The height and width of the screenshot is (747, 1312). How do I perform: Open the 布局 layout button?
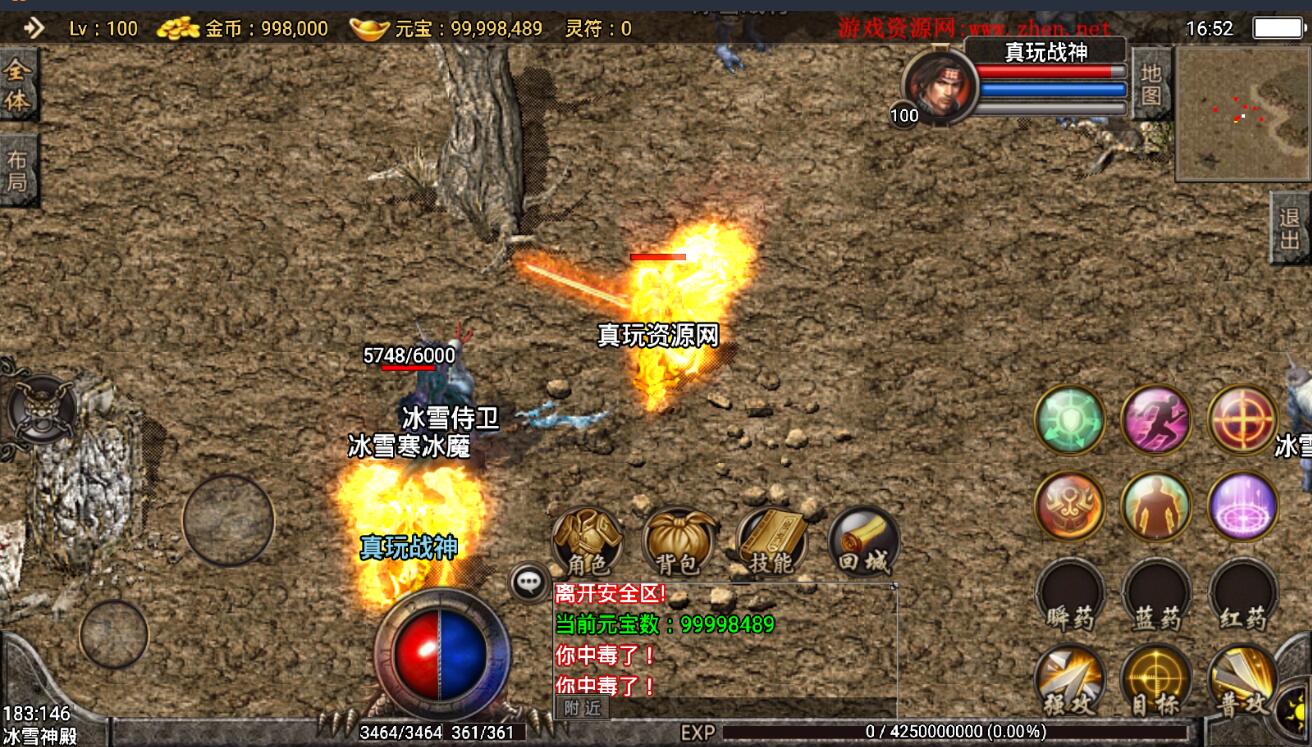pyautogui.click(x=19, y=170)
